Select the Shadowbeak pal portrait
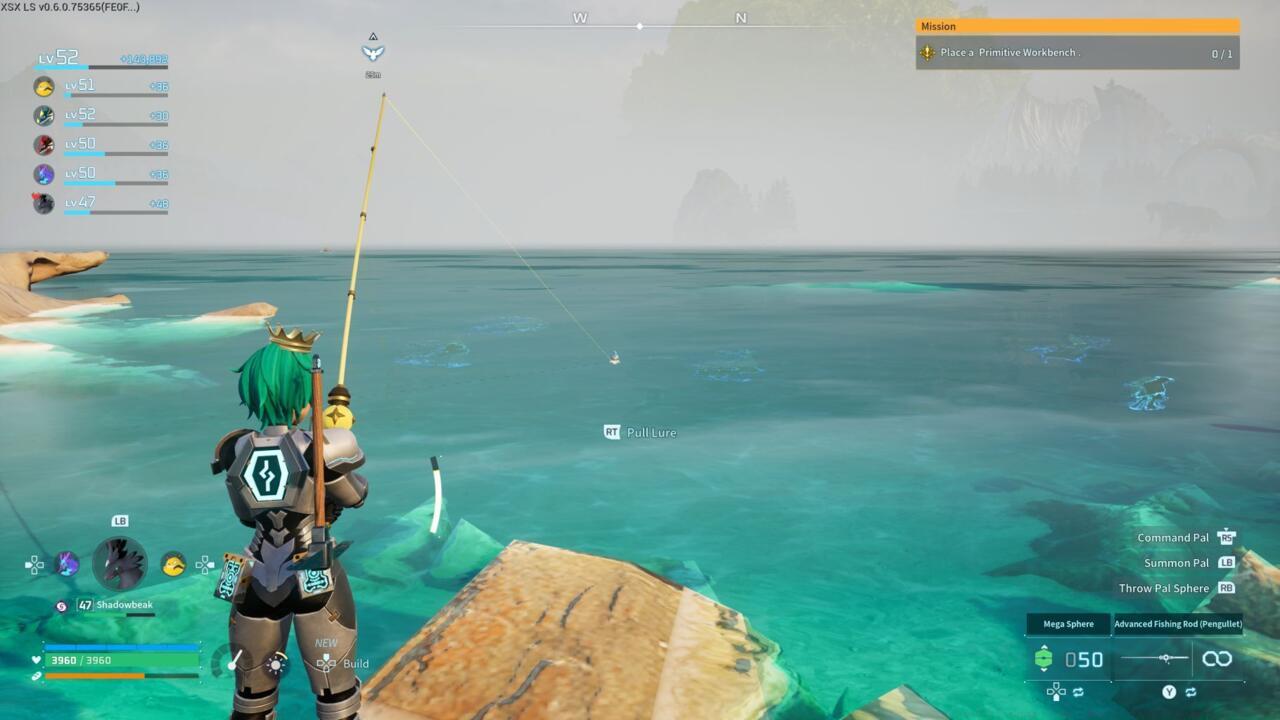 (120, 563)
